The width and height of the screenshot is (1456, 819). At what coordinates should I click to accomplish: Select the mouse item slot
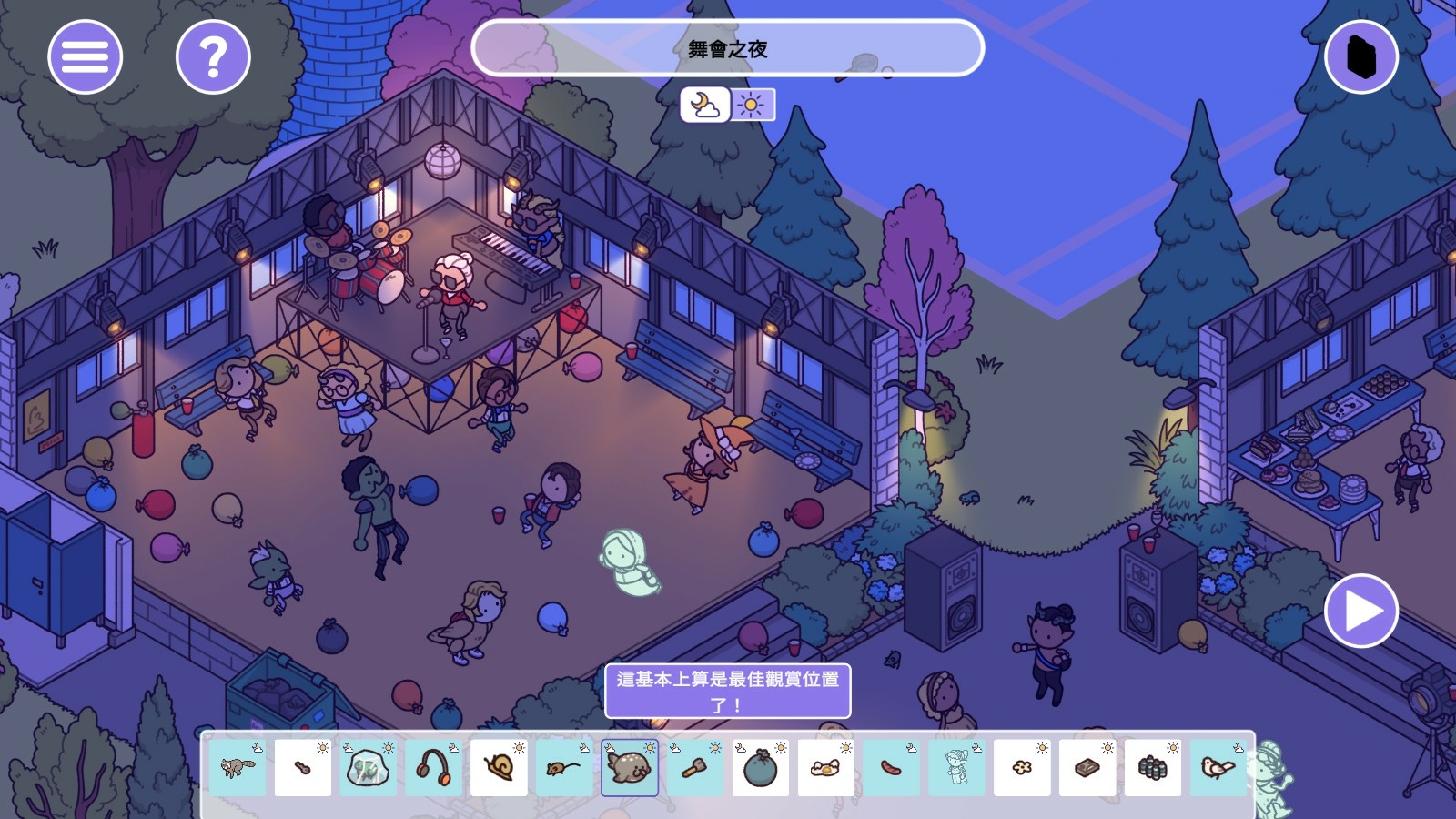click(564, 767)
